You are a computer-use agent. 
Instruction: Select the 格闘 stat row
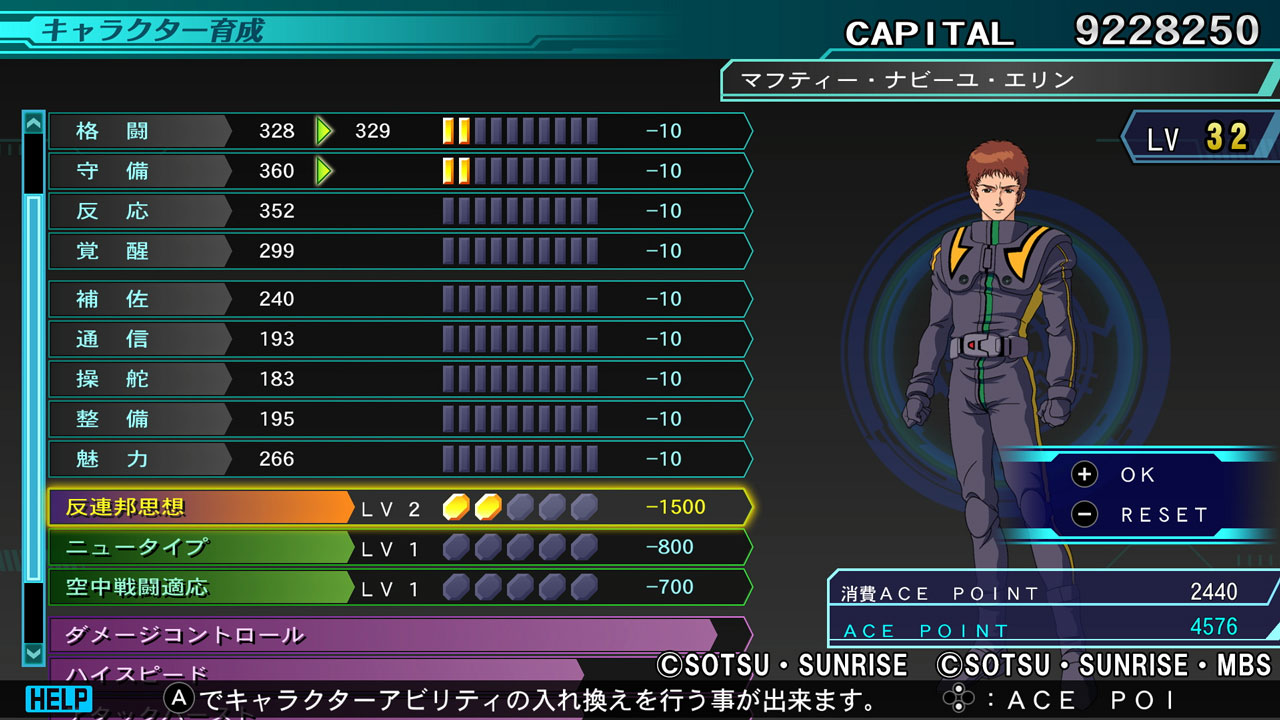tap(400, 131)
